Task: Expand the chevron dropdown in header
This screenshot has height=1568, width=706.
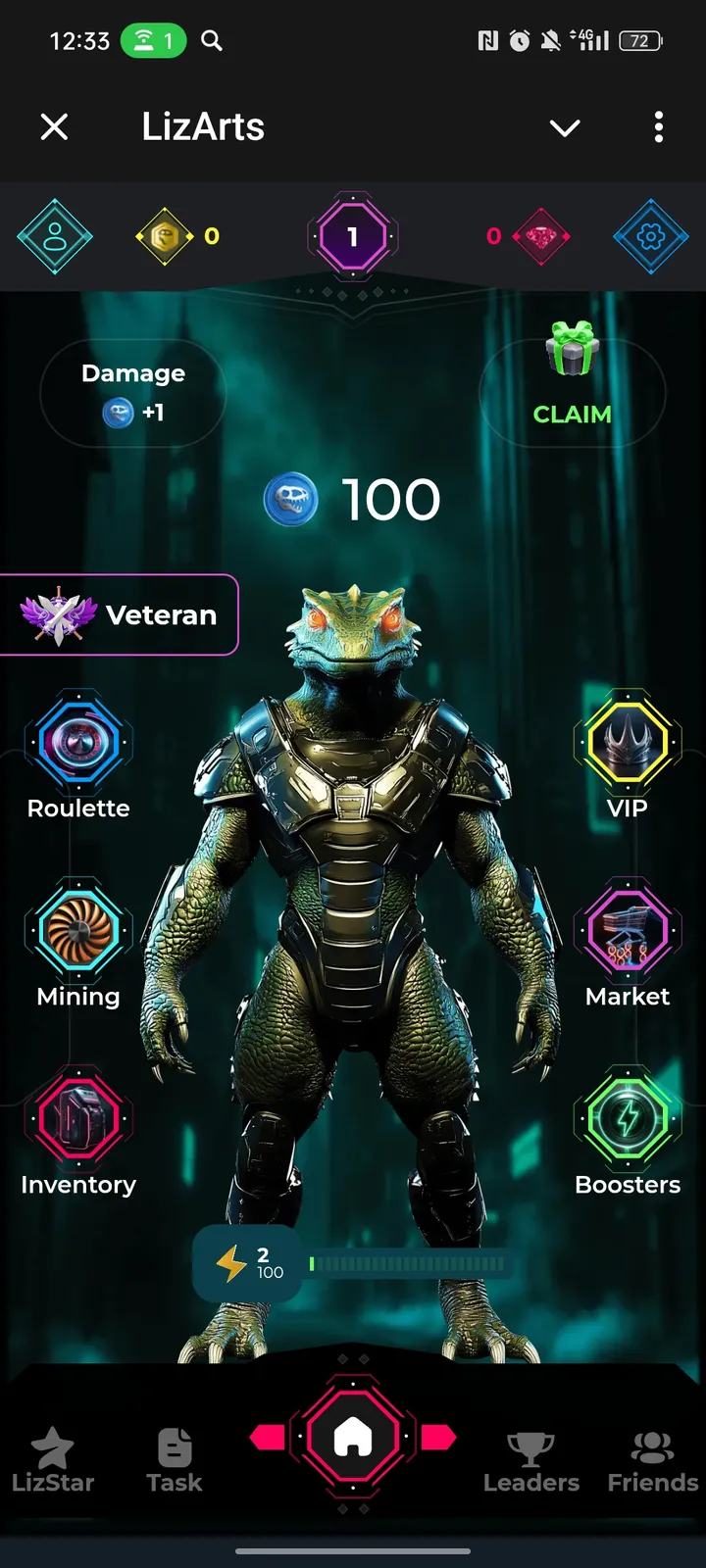Action: pos(565,127)
